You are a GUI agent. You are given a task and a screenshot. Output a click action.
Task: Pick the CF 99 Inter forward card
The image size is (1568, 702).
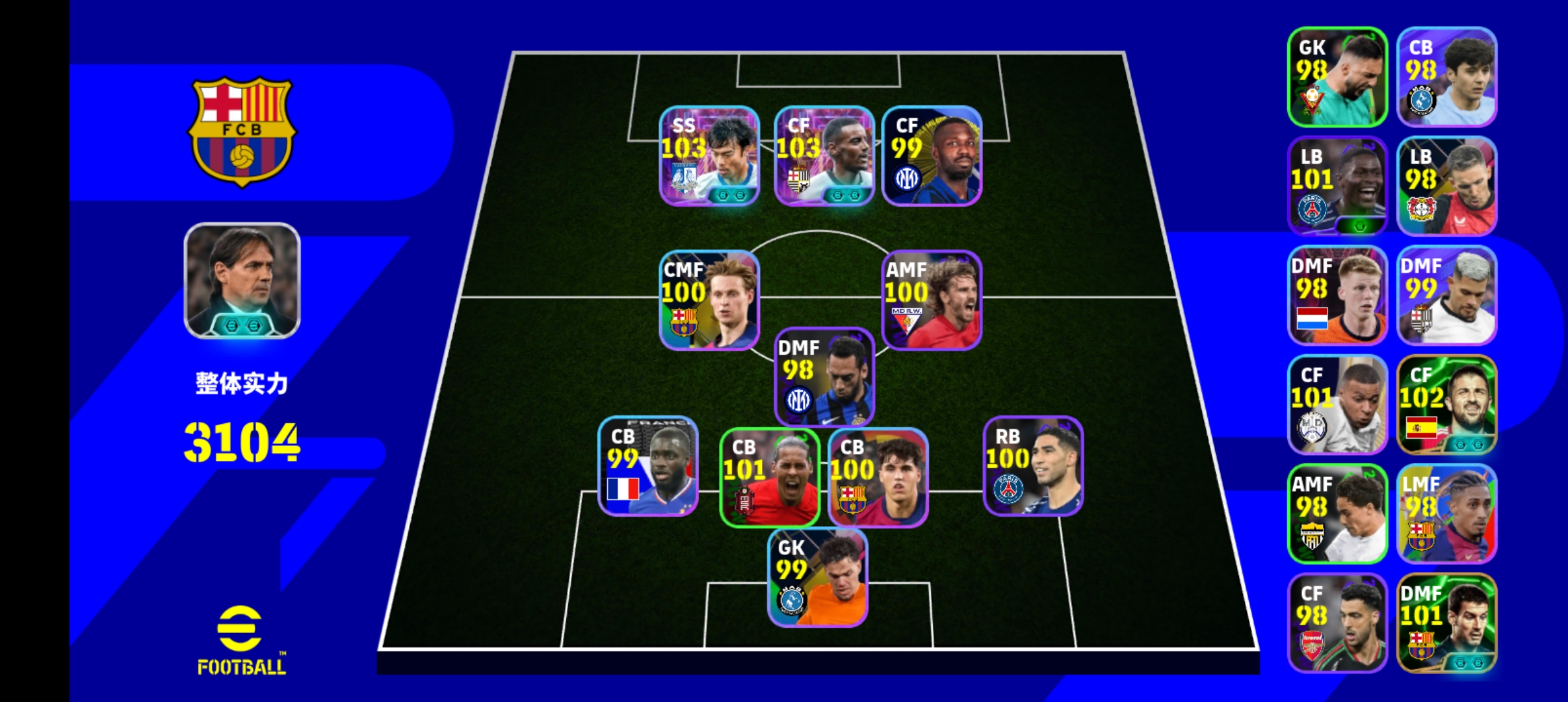tap(932, 156)
